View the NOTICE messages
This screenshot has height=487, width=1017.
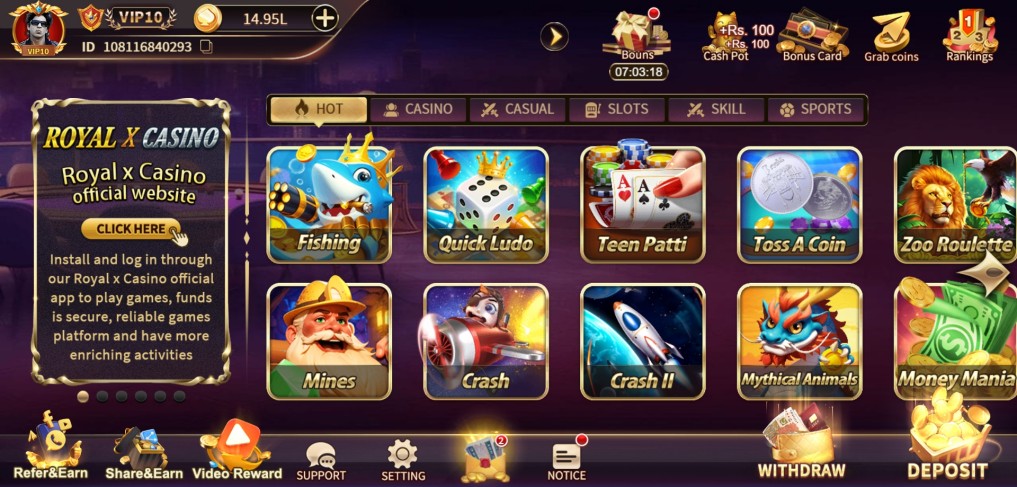coord(566,460)
